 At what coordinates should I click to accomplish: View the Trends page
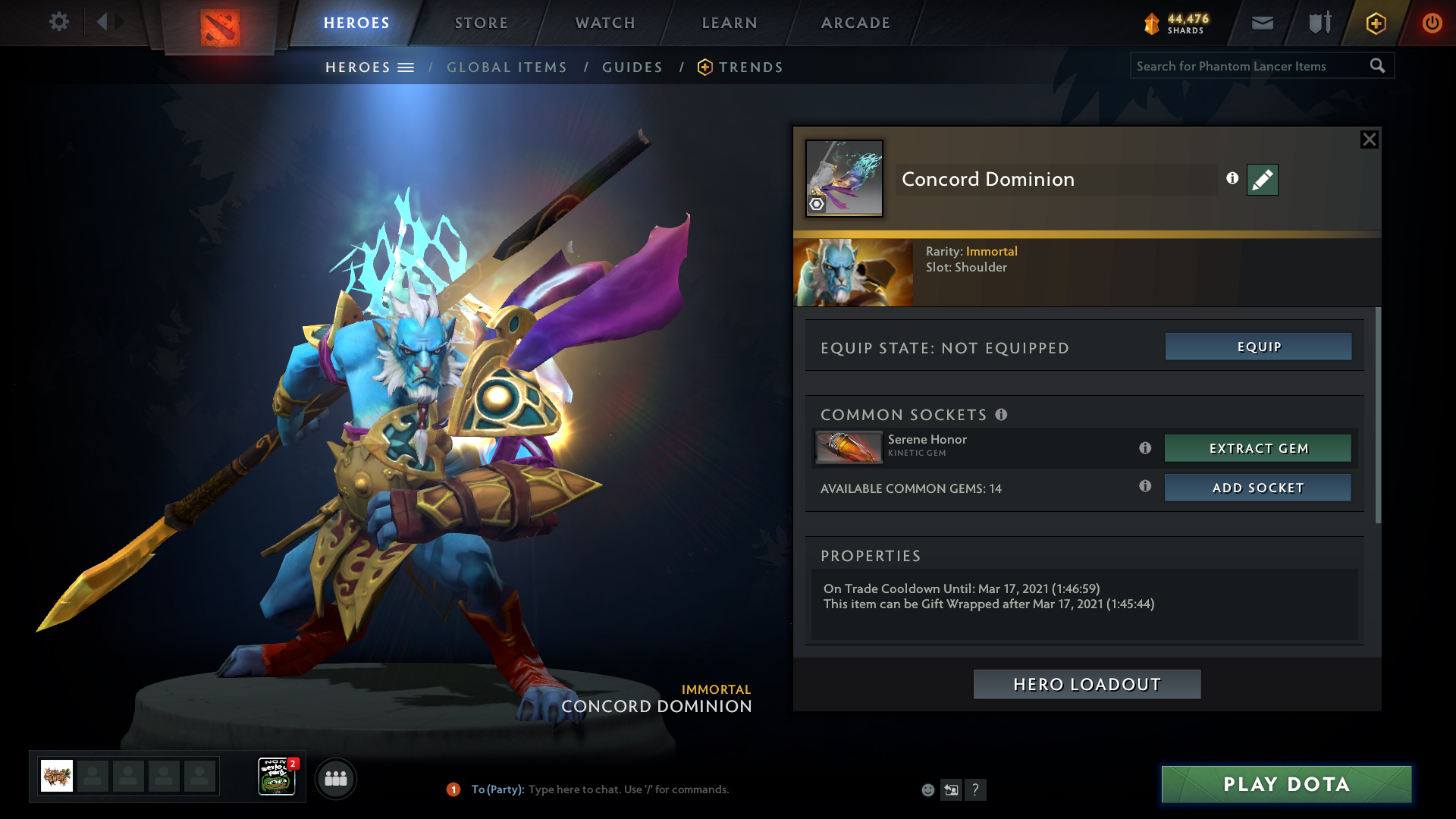click(750, 67)
